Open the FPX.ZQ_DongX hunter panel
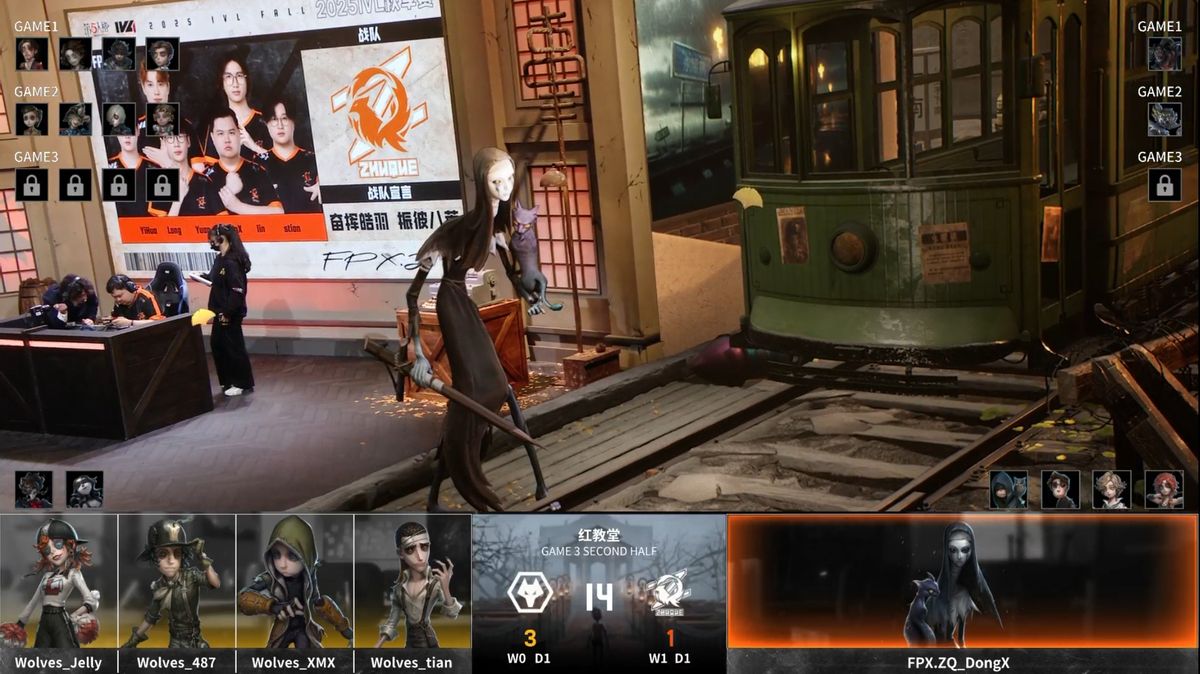 click(x=962, y=592)
